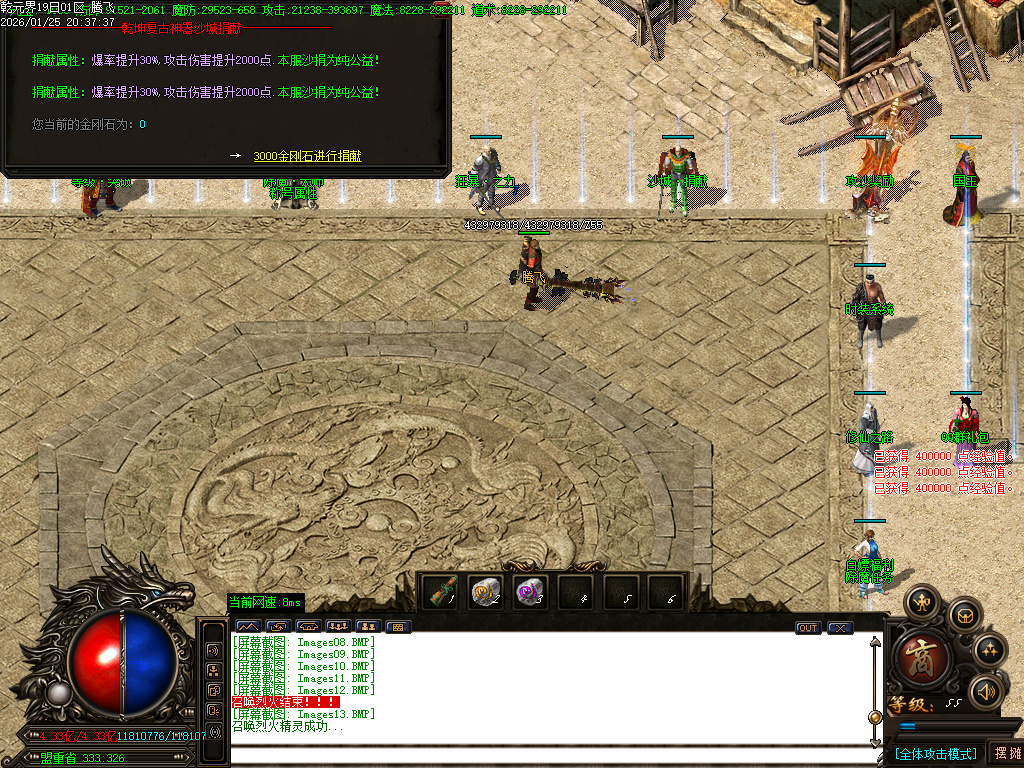Click the chat scrollbar's gold handle
Image resolution: width=1024 pixels, height=768 pixels.
(876, 718)
